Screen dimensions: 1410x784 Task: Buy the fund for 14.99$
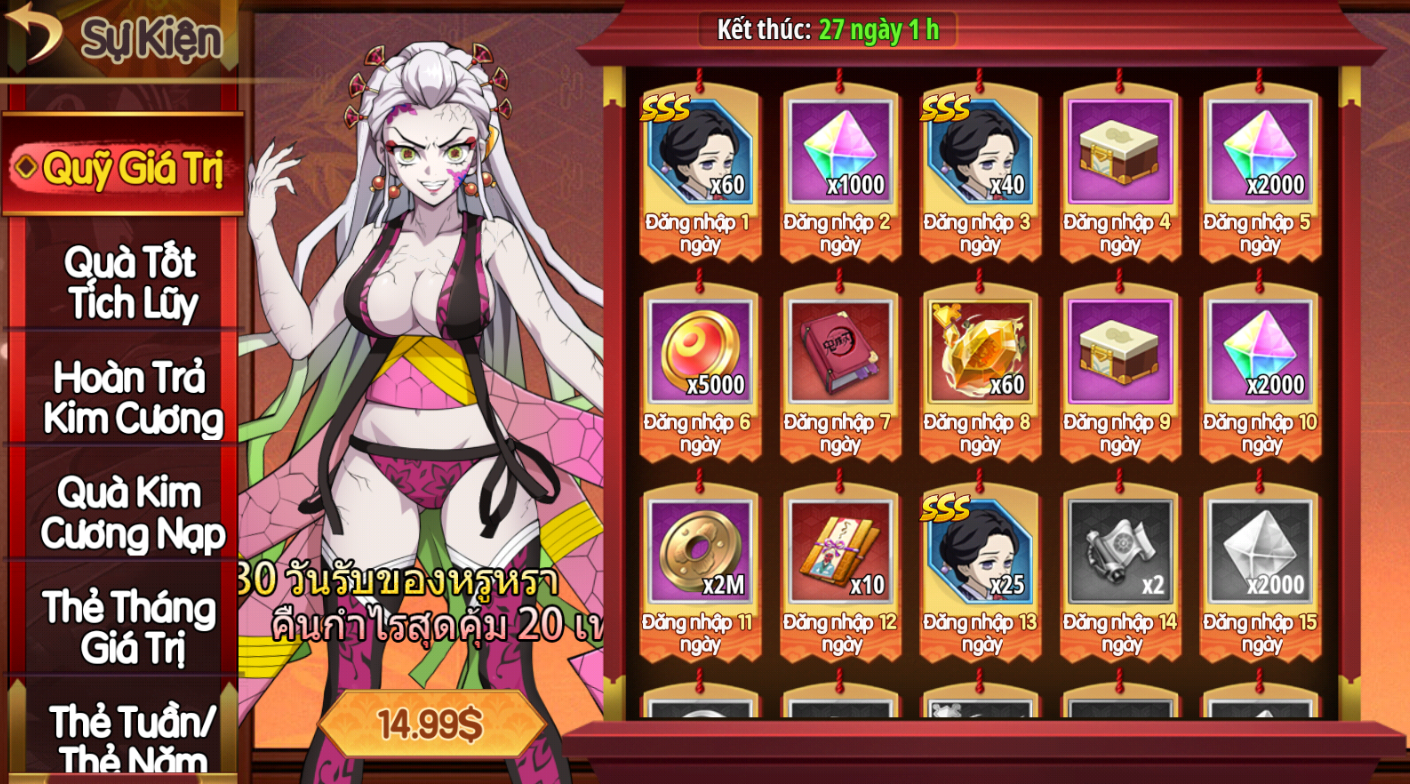[x=430, y=724]
